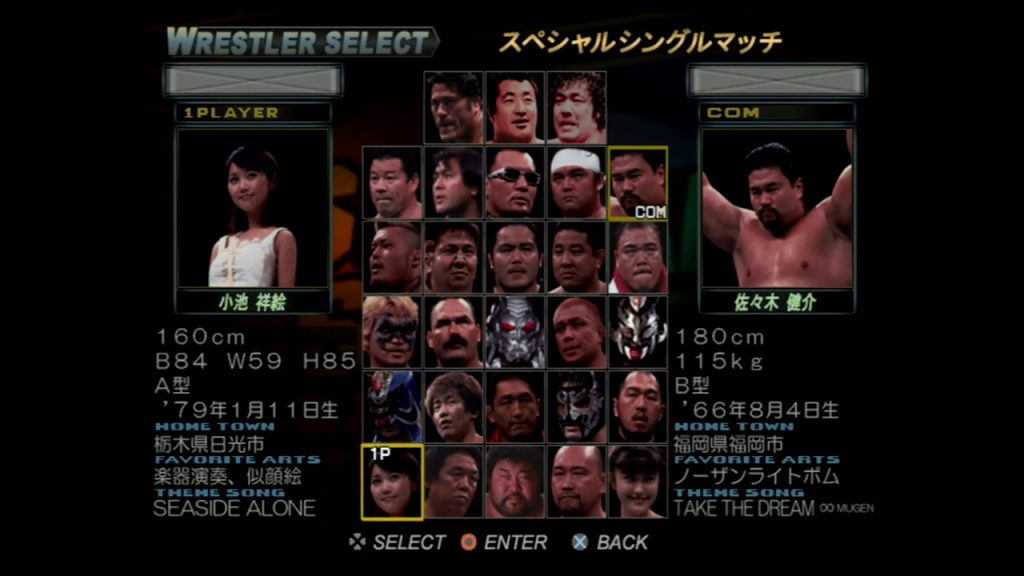Pick the silver demon mask with red eyes

515,332
